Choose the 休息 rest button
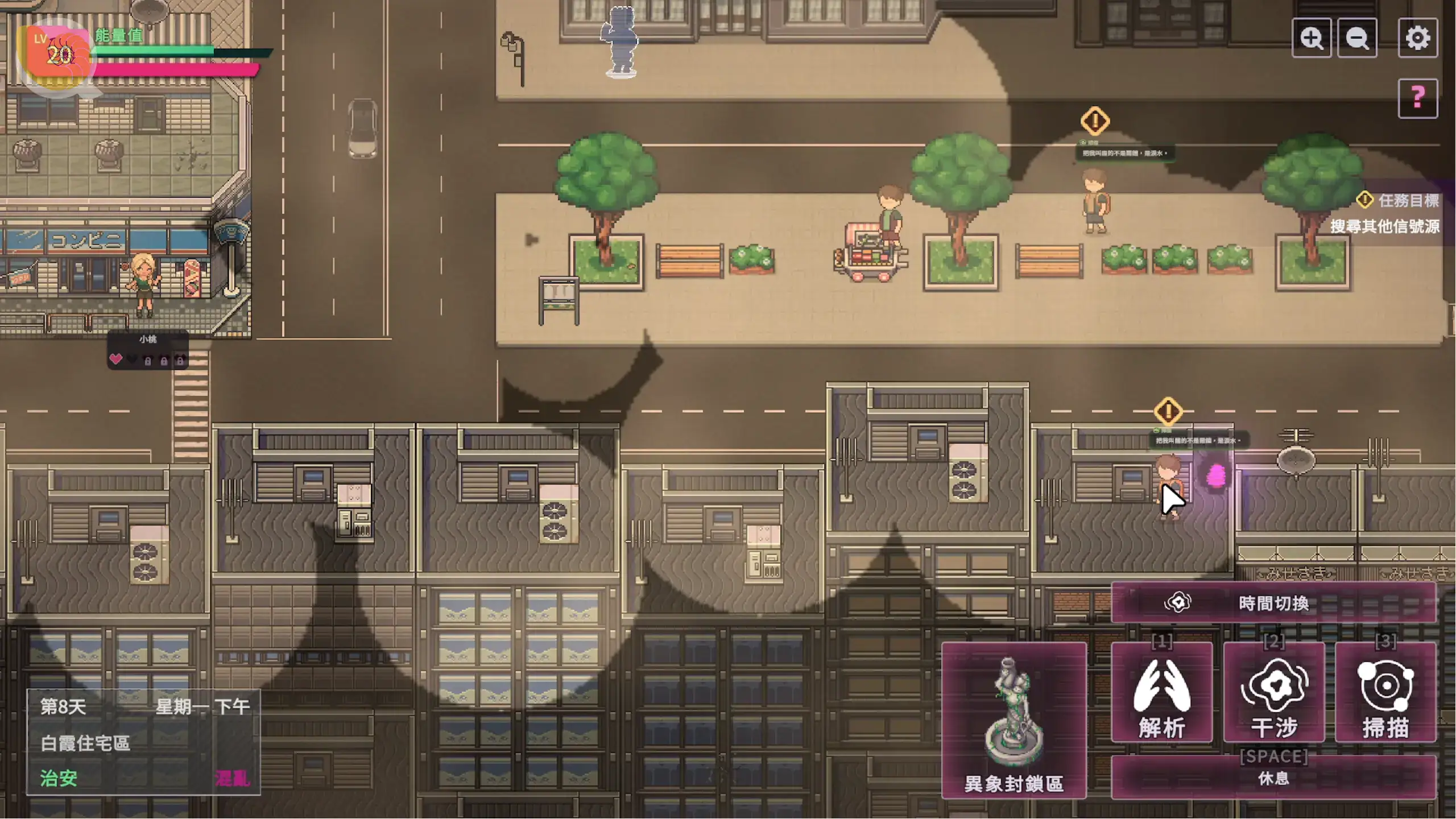 (x=1273, y=776)
